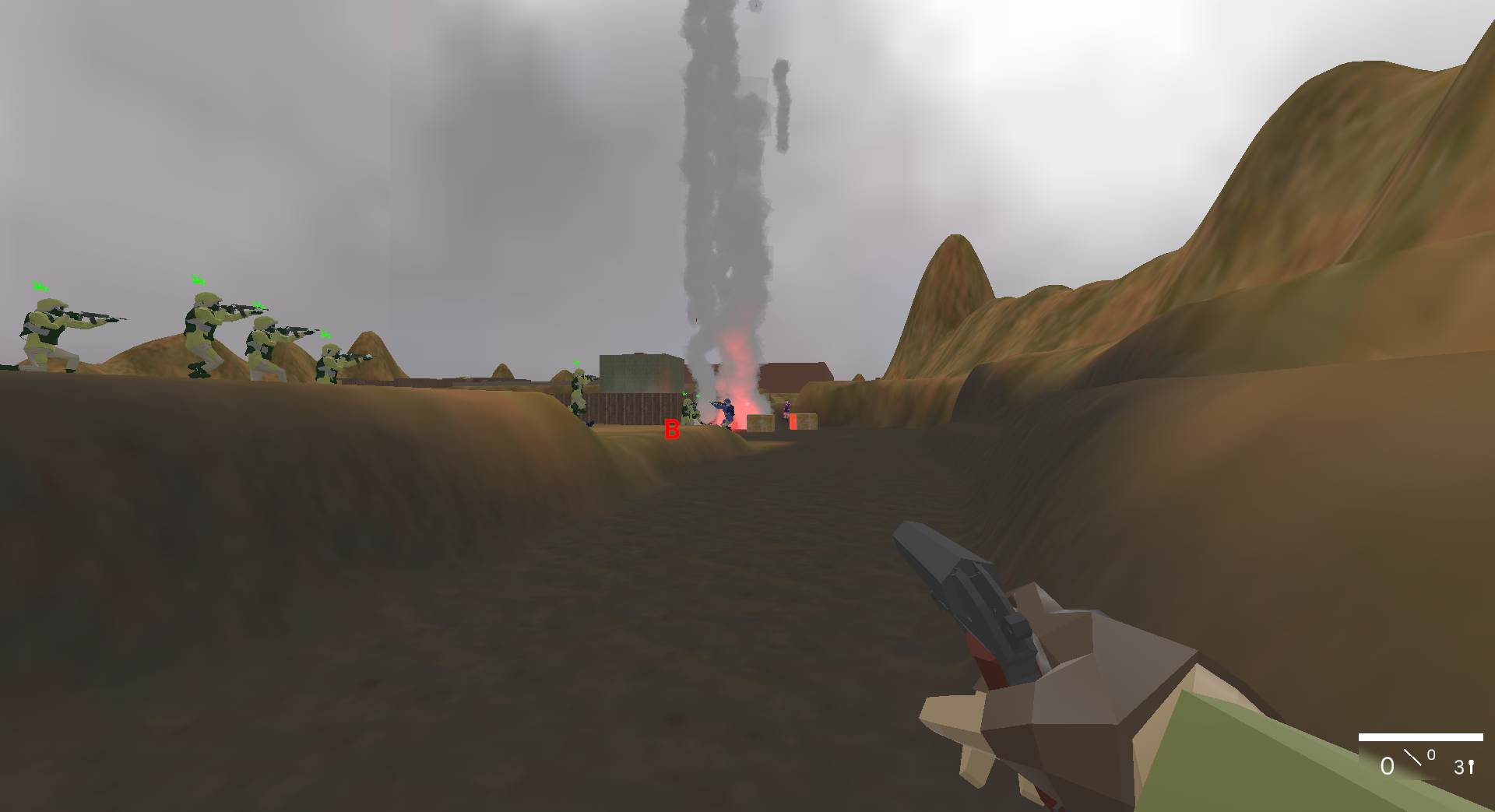Click the white dot near the burning flare
This screenshot has width=1495, height=812.
[747, 403]
